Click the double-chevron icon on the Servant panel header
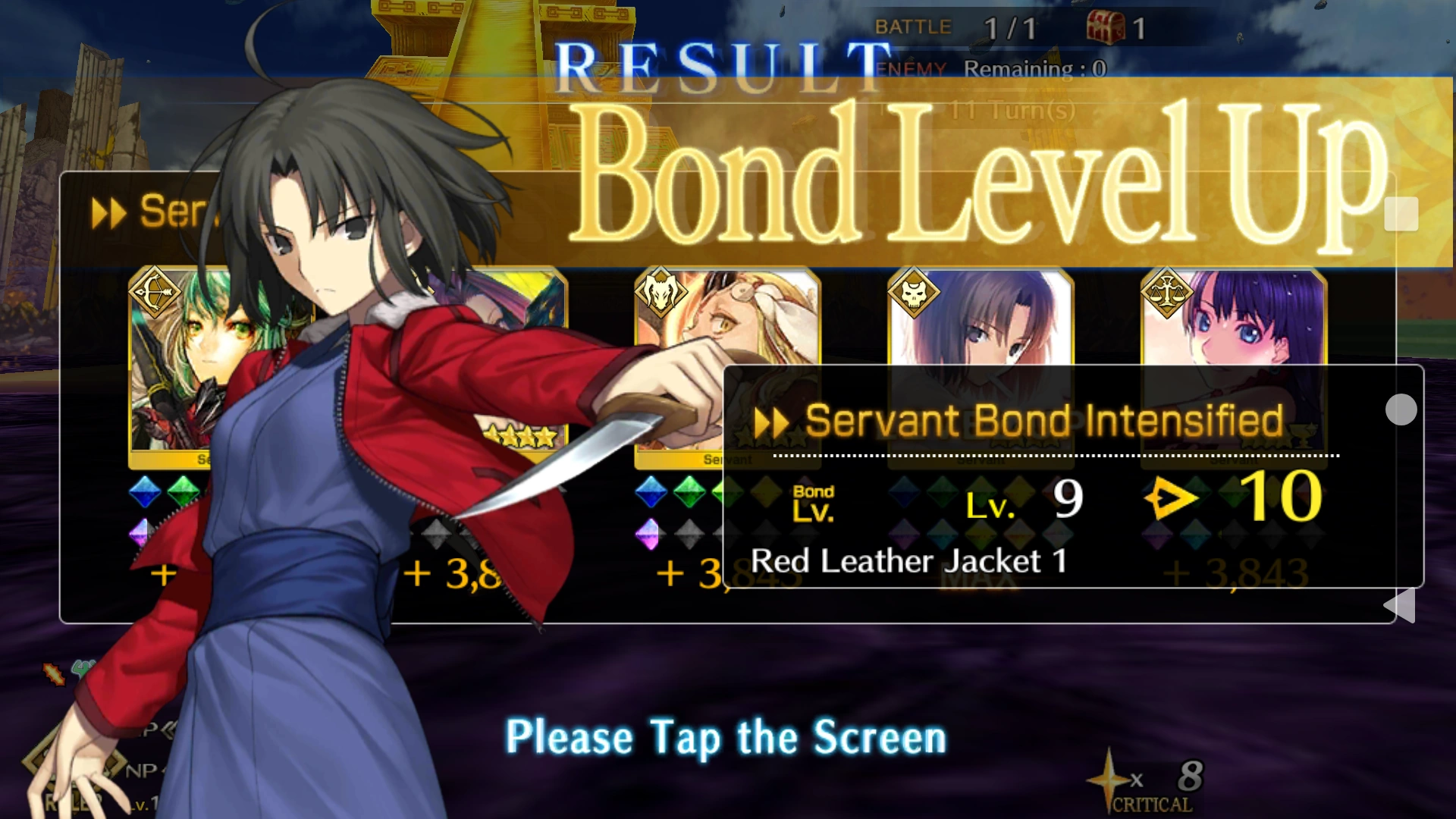This screenshot has height=819, width=1456. coord(109,212)
